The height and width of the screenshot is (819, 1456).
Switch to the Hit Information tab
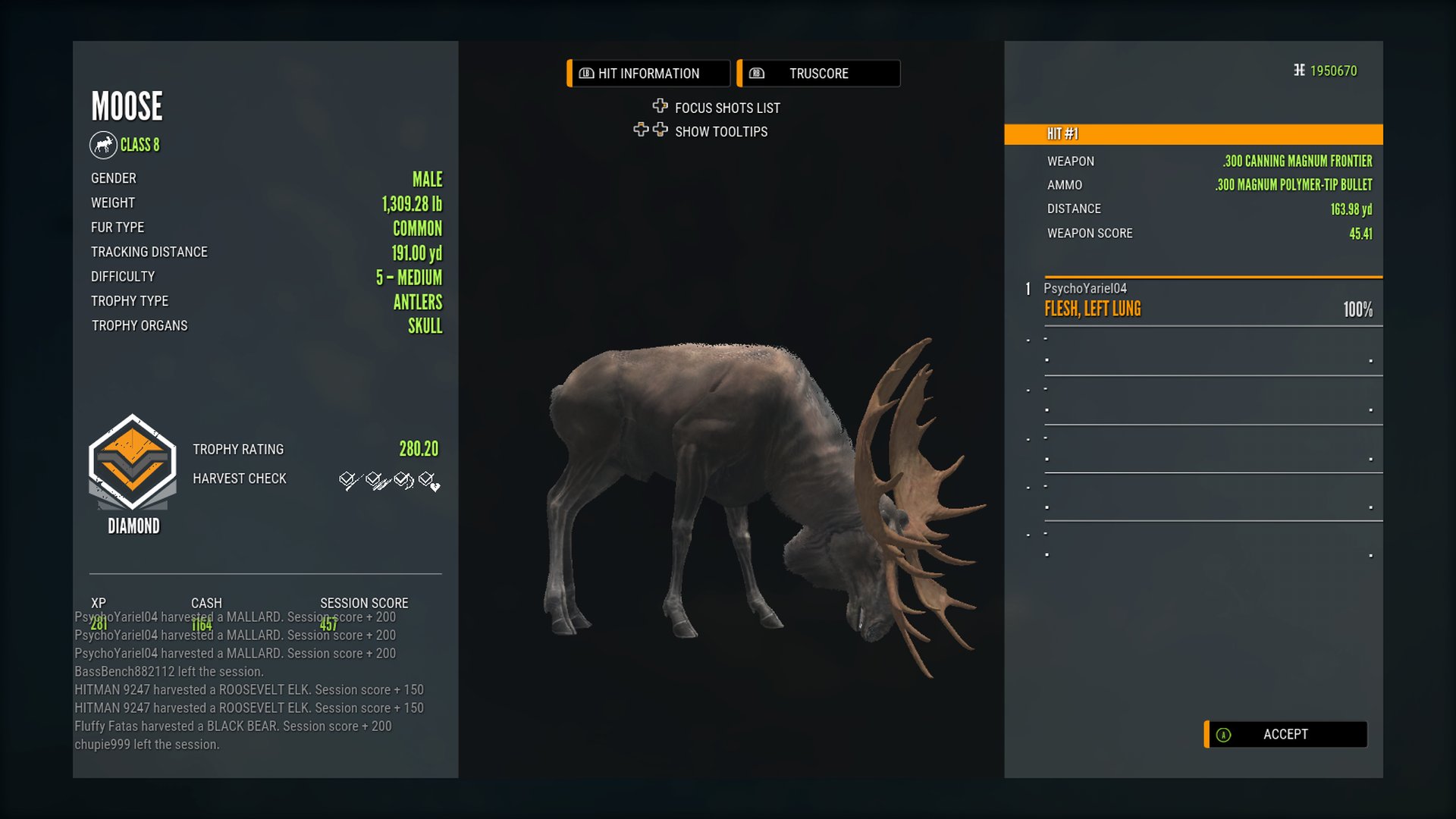648,74
